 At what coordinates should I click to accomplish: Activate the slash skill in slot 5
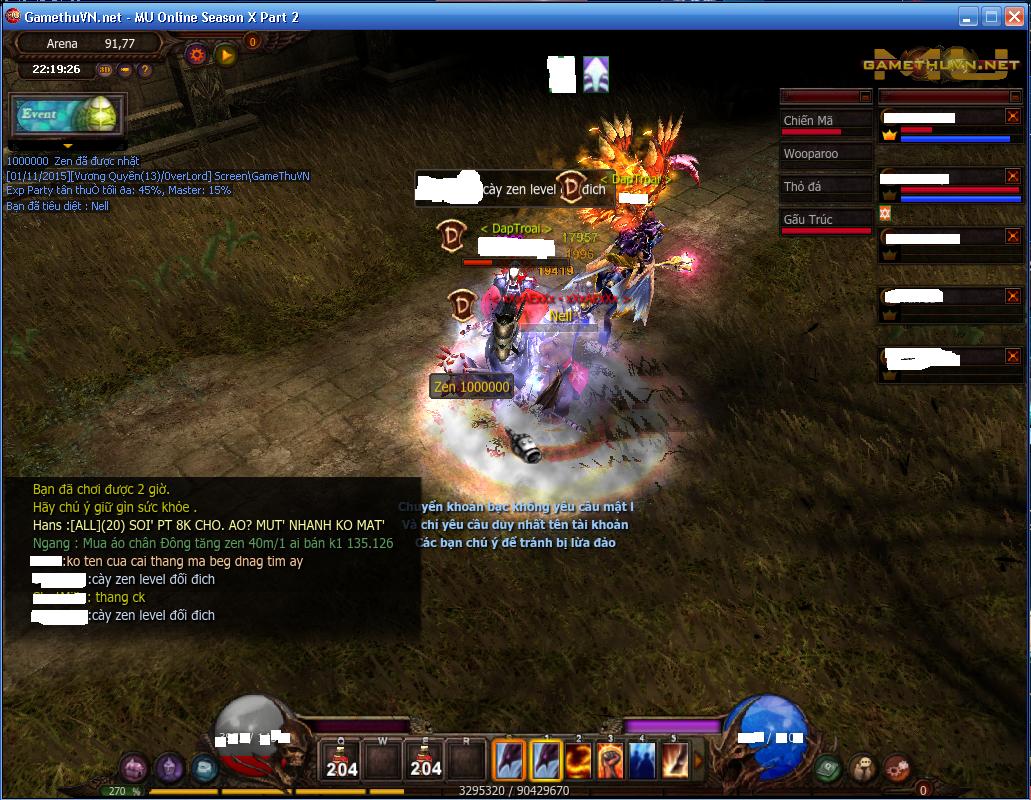point(673,761)
